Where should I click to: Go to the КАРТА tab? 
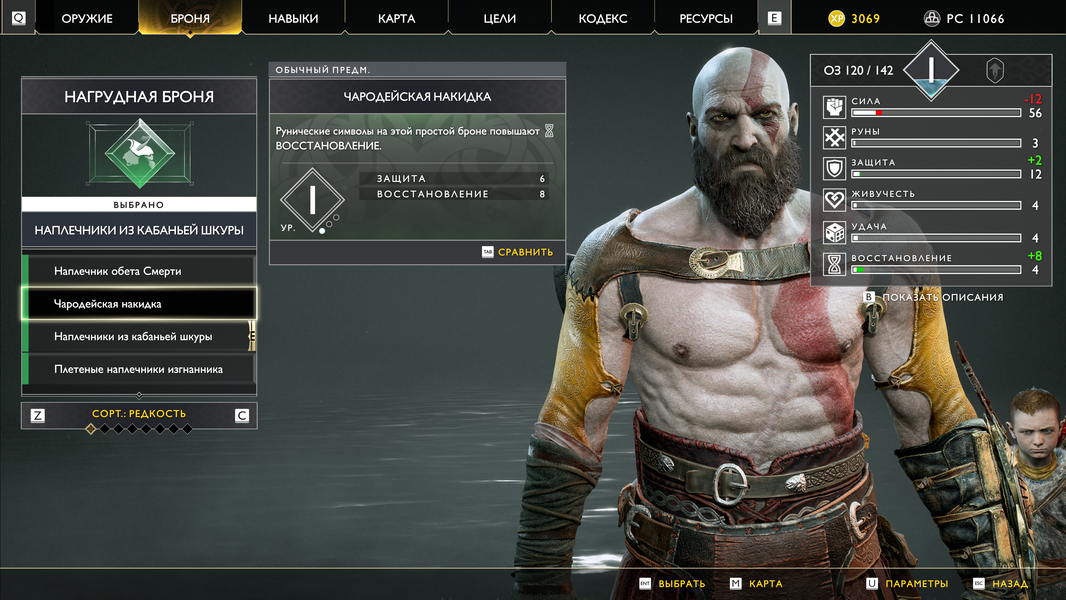point(397,18)
